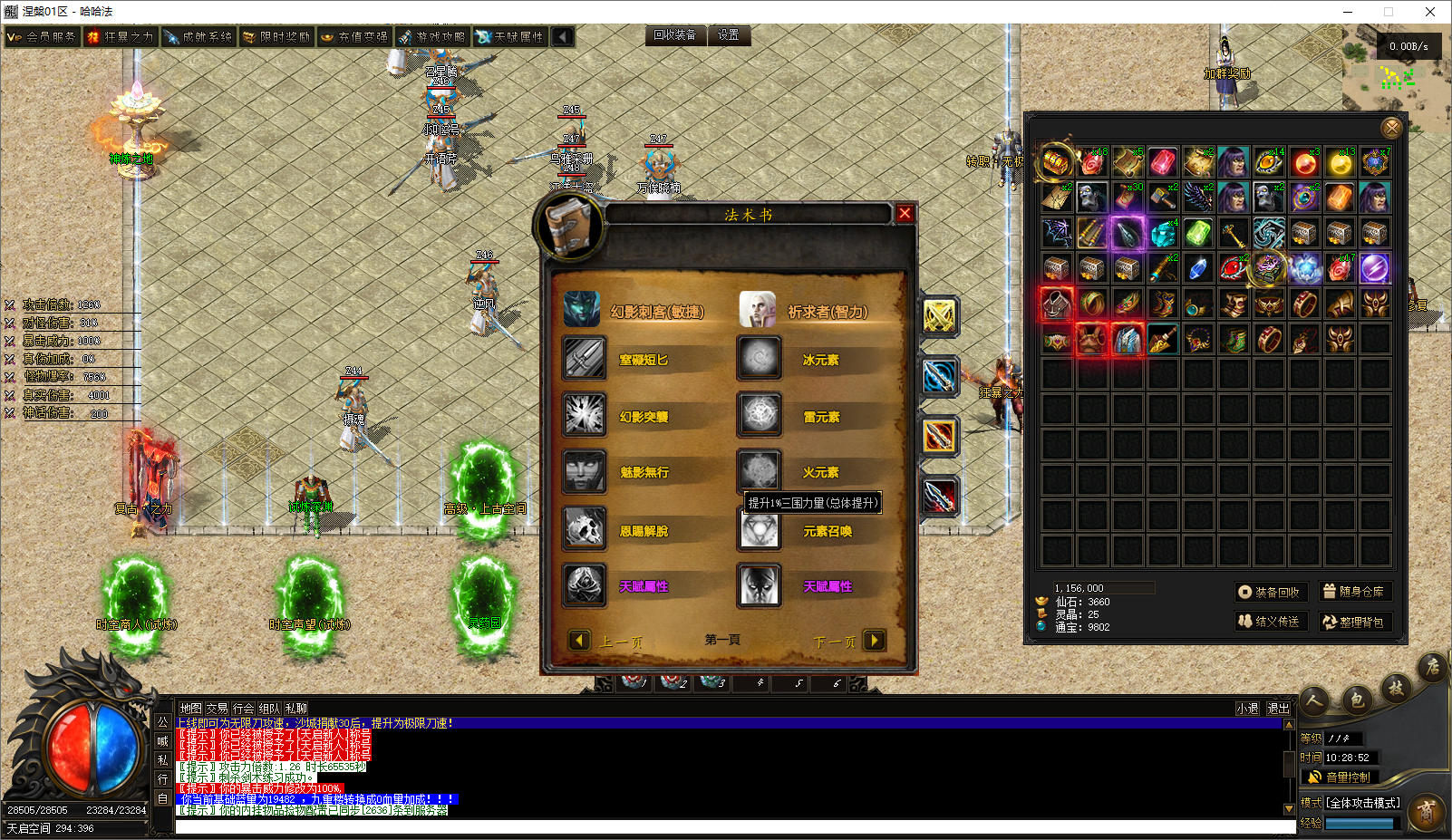Choose the 冰元素 spell icon
The height and width of the screenshot is (840, 1452).
point(760,359)
